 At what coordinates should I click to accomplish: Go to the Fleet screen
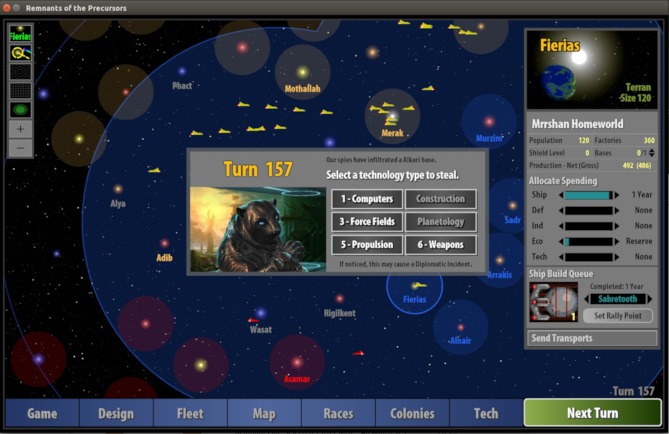click(190, 413)
